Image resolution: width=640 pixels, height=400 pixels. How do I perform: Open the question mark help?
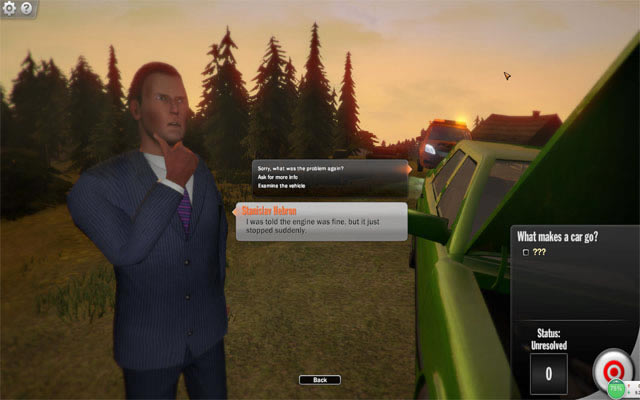click(x=26, y=8)
